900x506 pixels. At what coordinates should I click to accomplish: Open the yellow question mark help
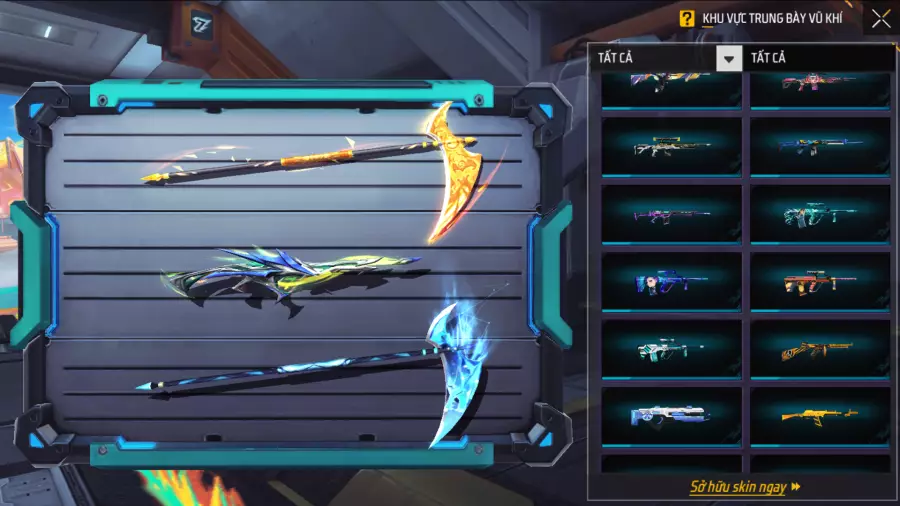coord(687,18)
